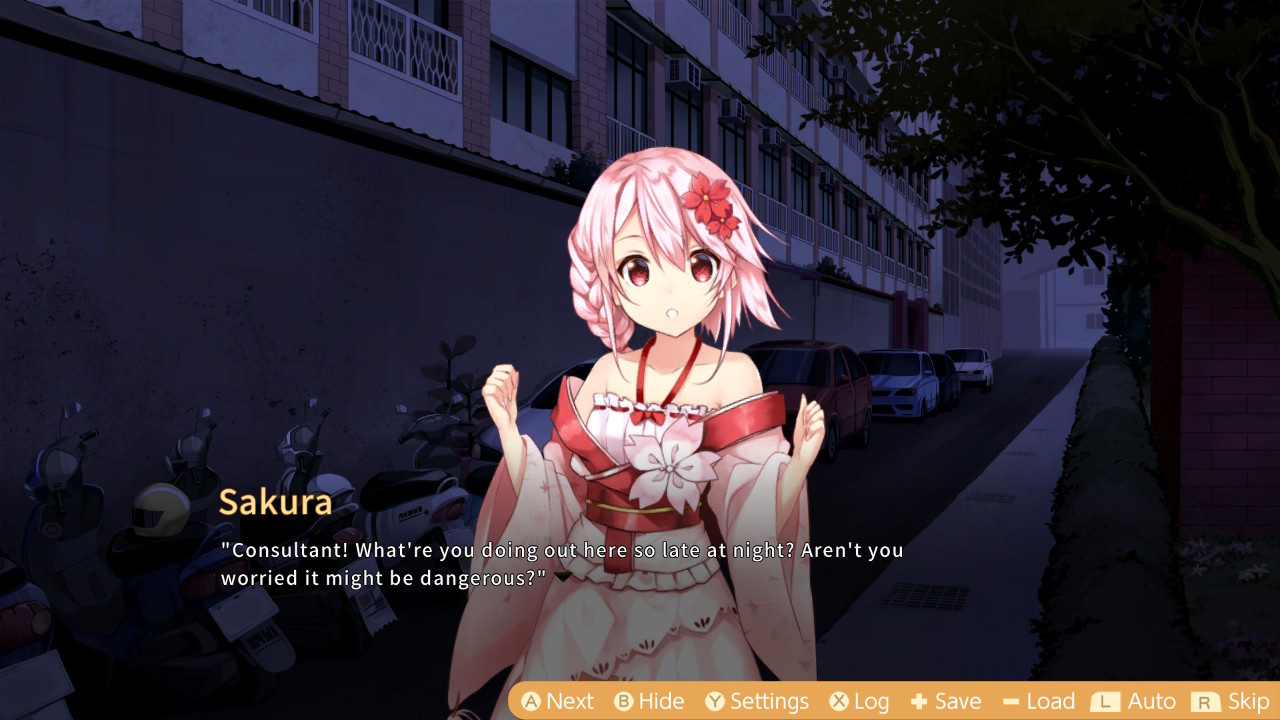
Task: Activate Skip mode
Action: tap(1231, 701)
